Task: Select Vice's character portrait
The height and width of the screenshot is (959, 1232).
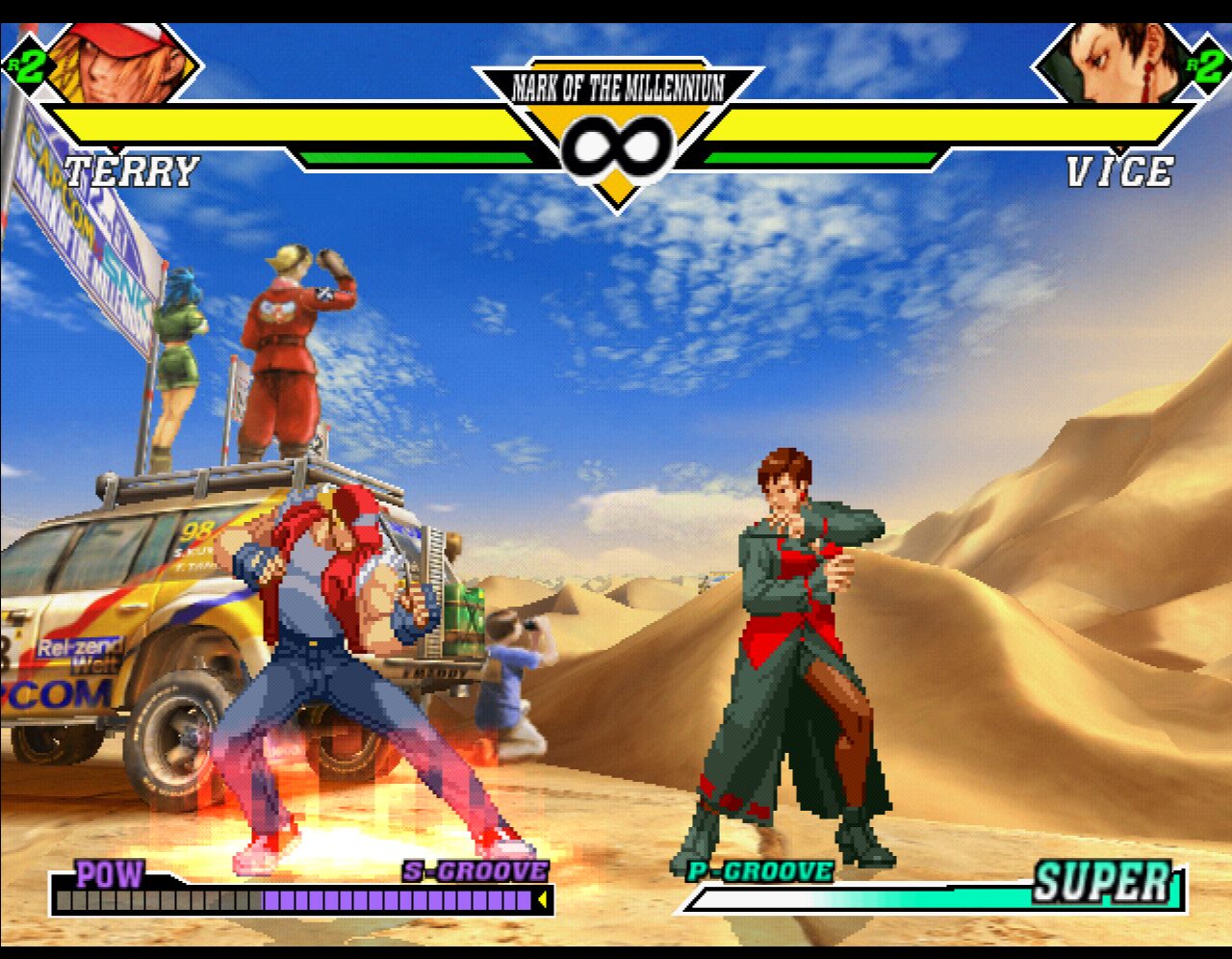Action: click(1115, 64)
